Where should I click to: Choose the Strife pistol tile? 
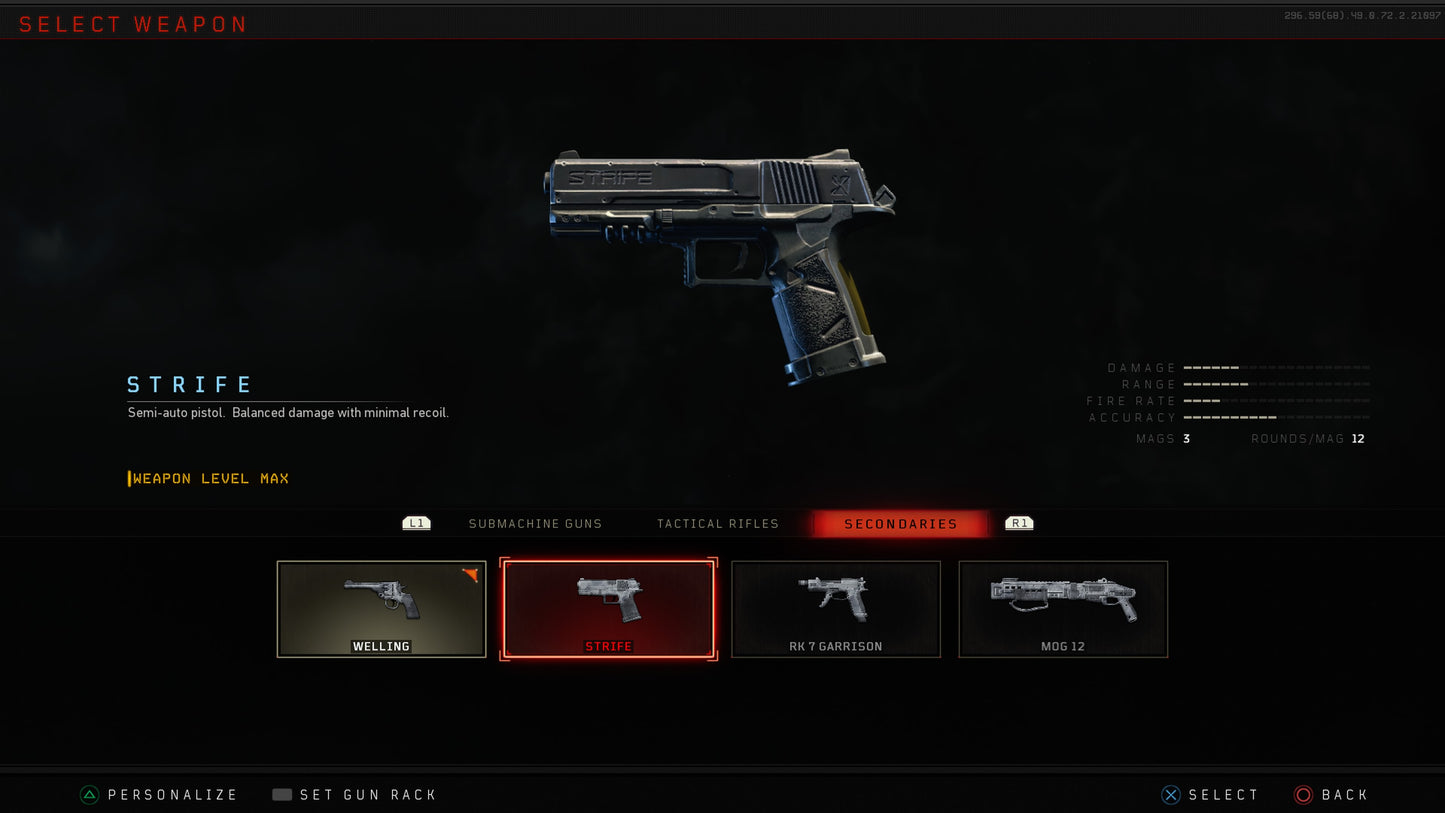pos(608,609)
